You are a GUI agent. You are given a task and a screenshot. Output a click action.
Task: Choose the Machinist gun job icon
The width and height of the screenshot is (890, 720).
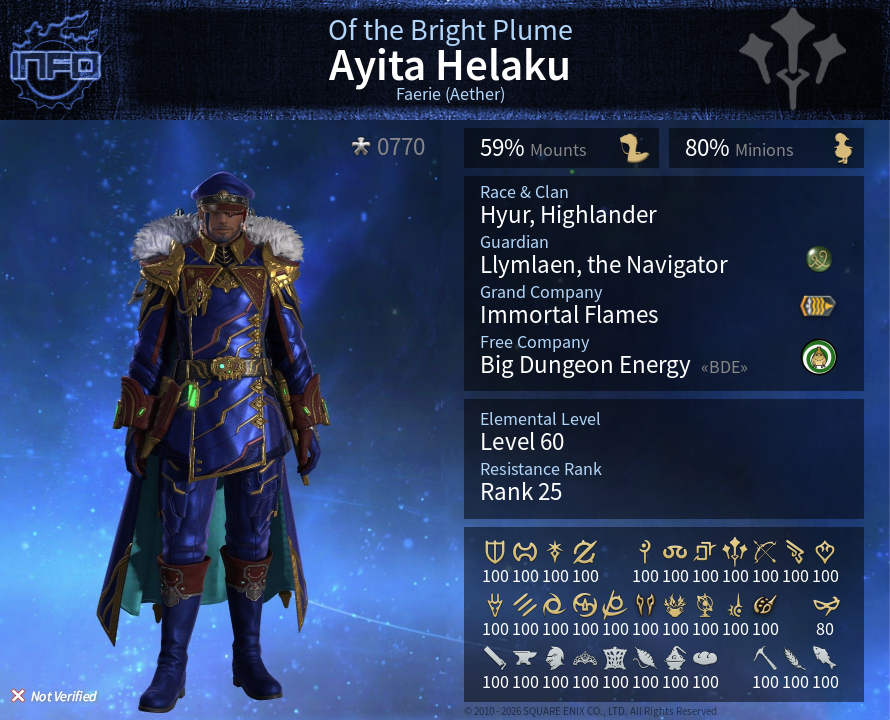point(795,551)
